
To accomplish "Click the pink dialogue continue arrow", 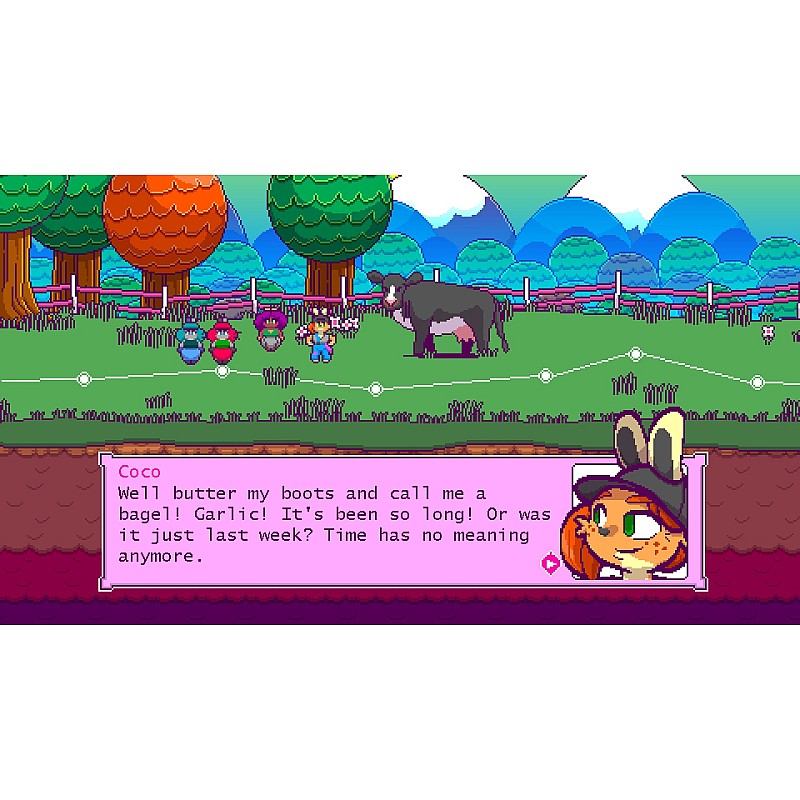I will point(549,564).
